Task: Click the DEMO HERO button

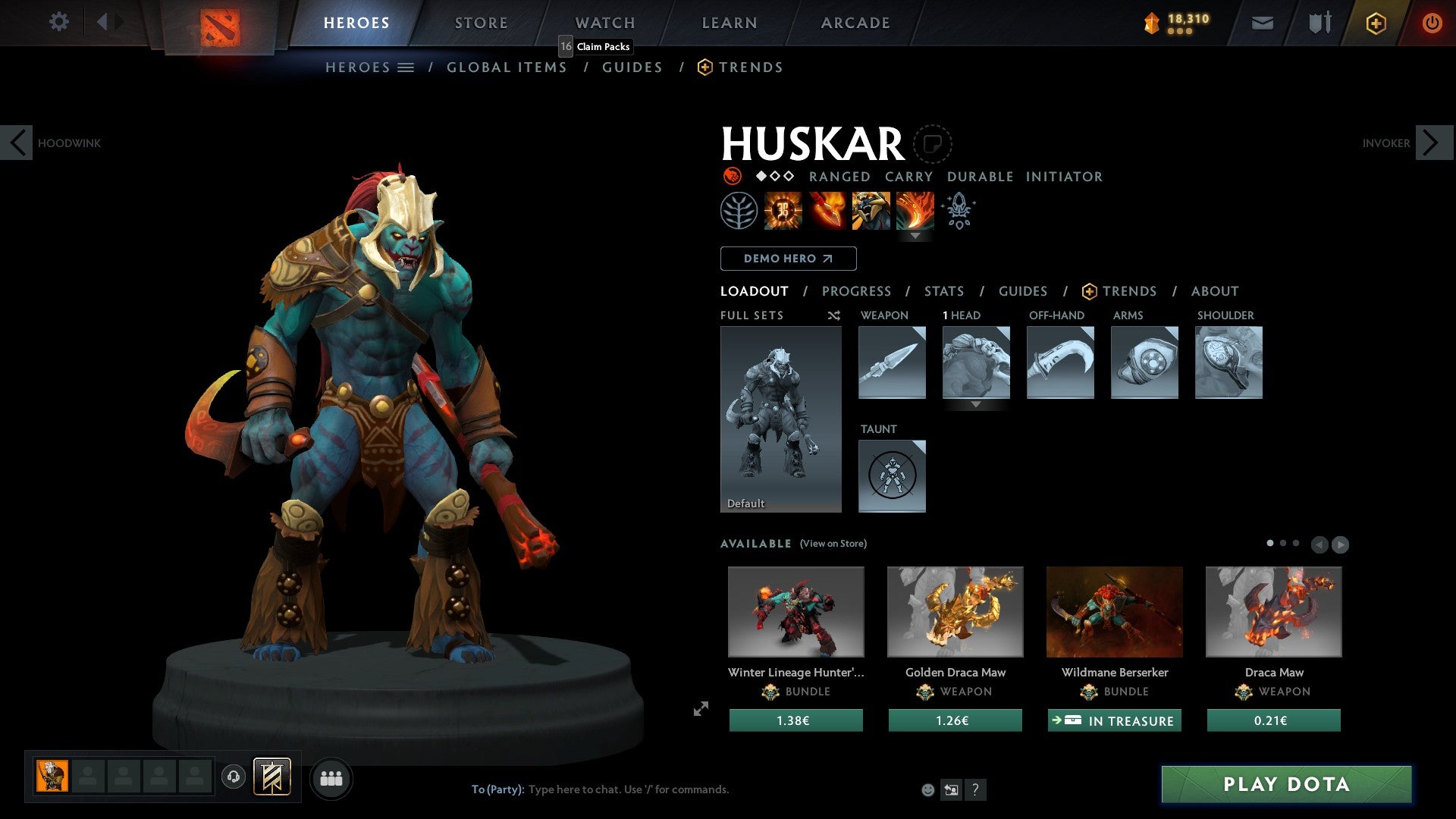Action: click(787, 258)
